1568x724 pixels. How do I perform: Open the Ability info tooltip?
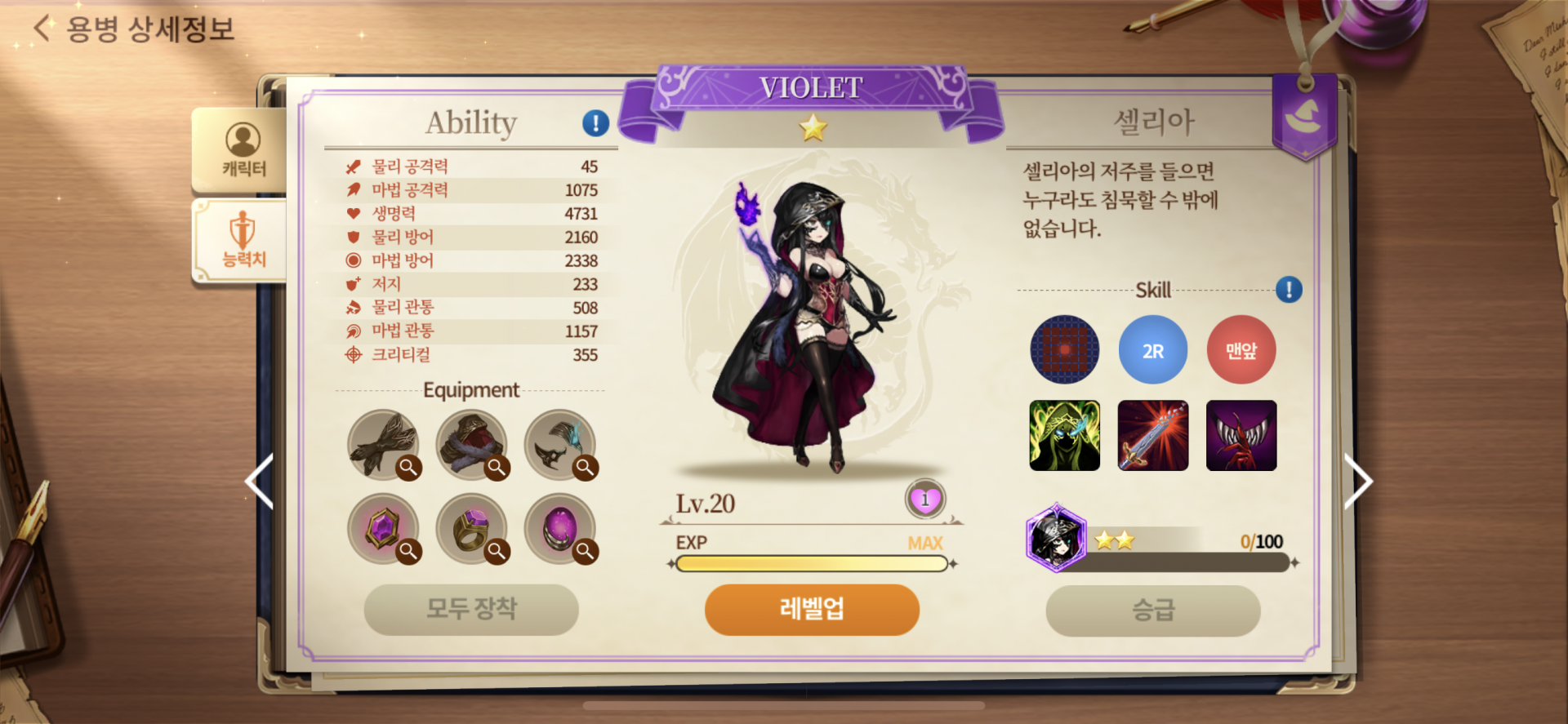[595, 123]
